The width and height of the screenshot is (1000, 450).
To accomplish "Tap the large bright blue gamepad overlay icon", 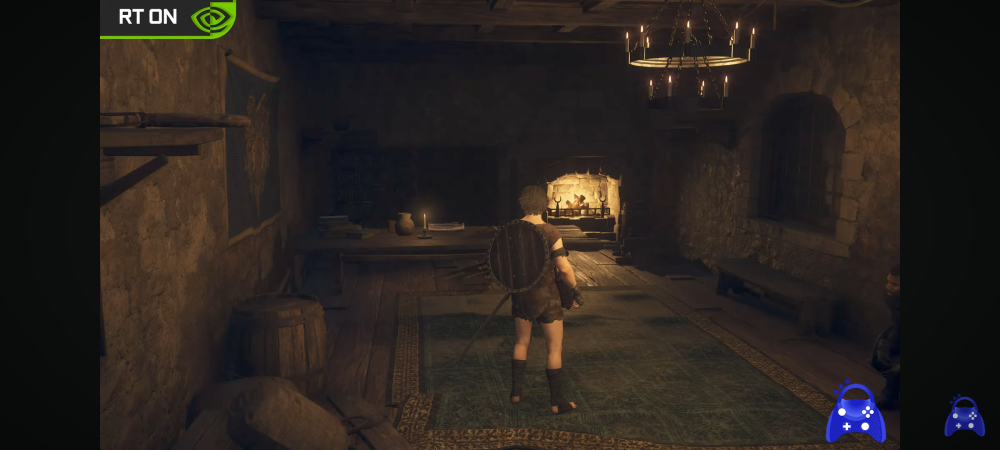I will click(855, 414).
